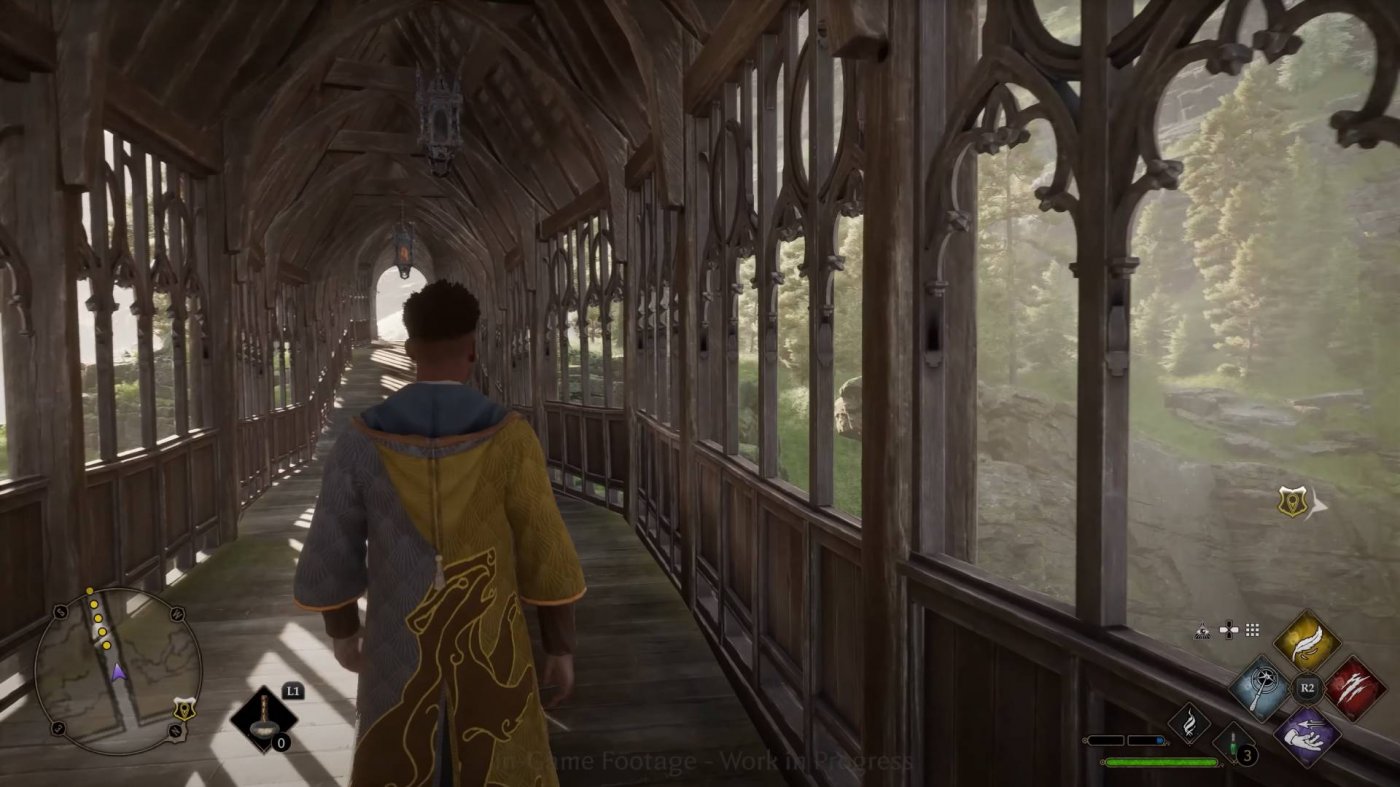
Task: Select the red slashing-claws spell icon
Action: point(1356,688)
